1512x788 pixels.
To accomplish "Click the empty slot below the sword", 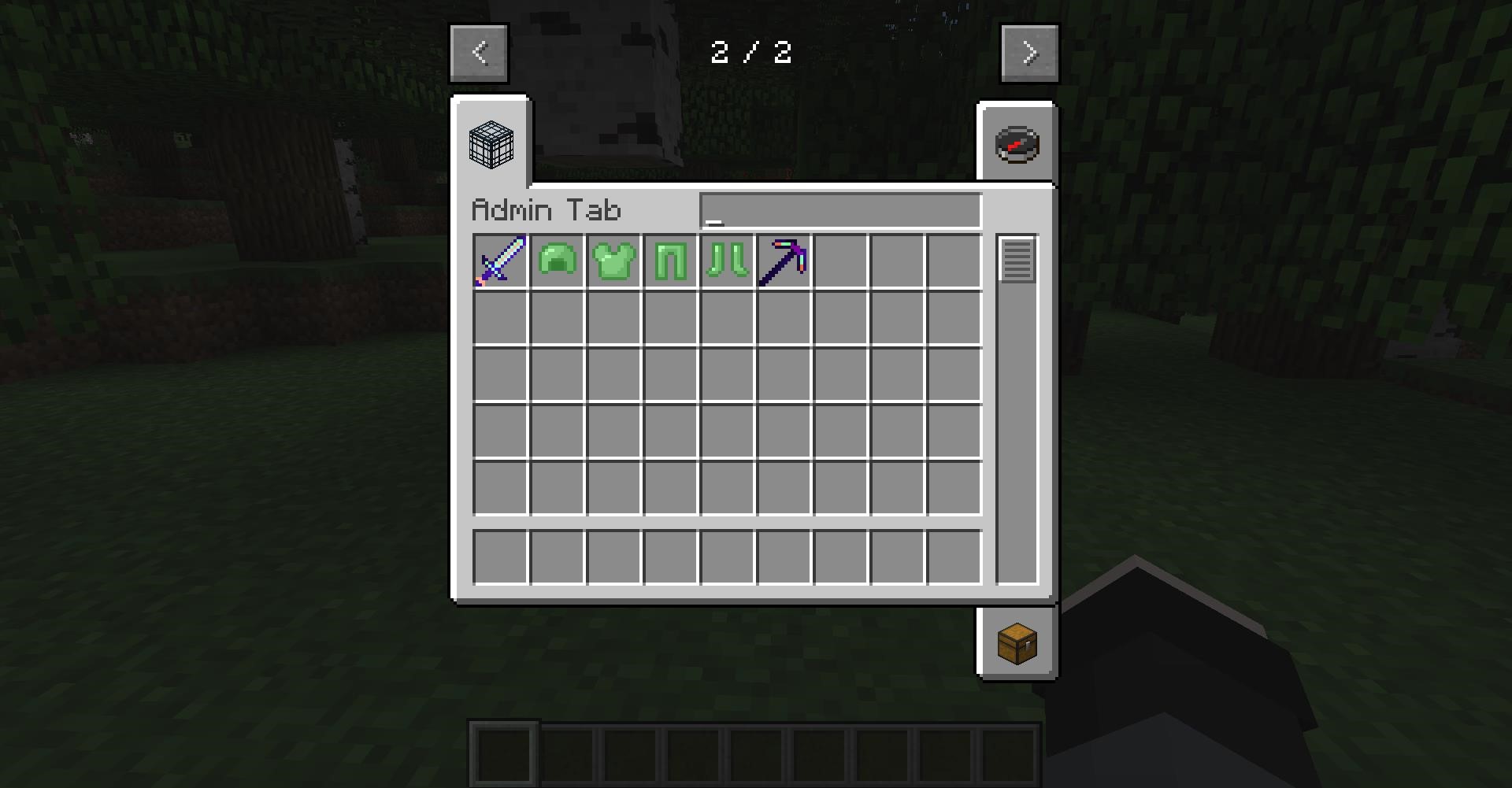I will [502, 317].
